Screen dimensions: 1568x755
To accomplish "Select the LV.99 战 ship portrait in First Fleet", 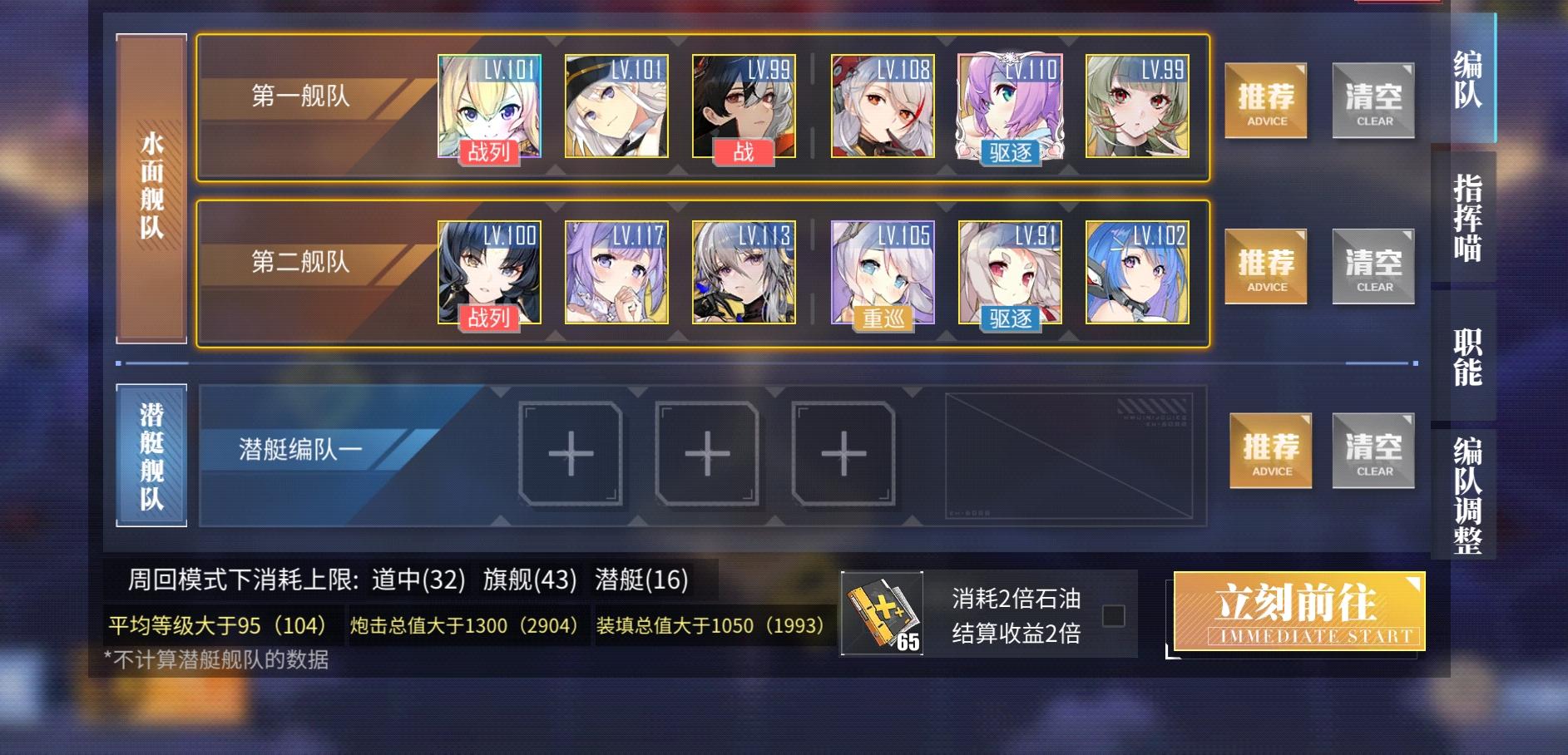I will (x=744, y=106).
